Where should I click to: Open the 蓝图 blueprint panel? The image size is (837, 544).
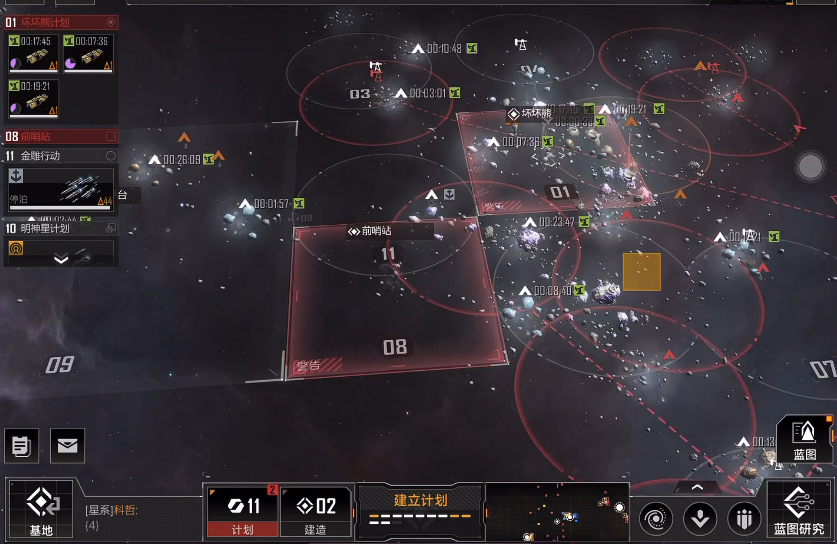[x=804, y=438]
